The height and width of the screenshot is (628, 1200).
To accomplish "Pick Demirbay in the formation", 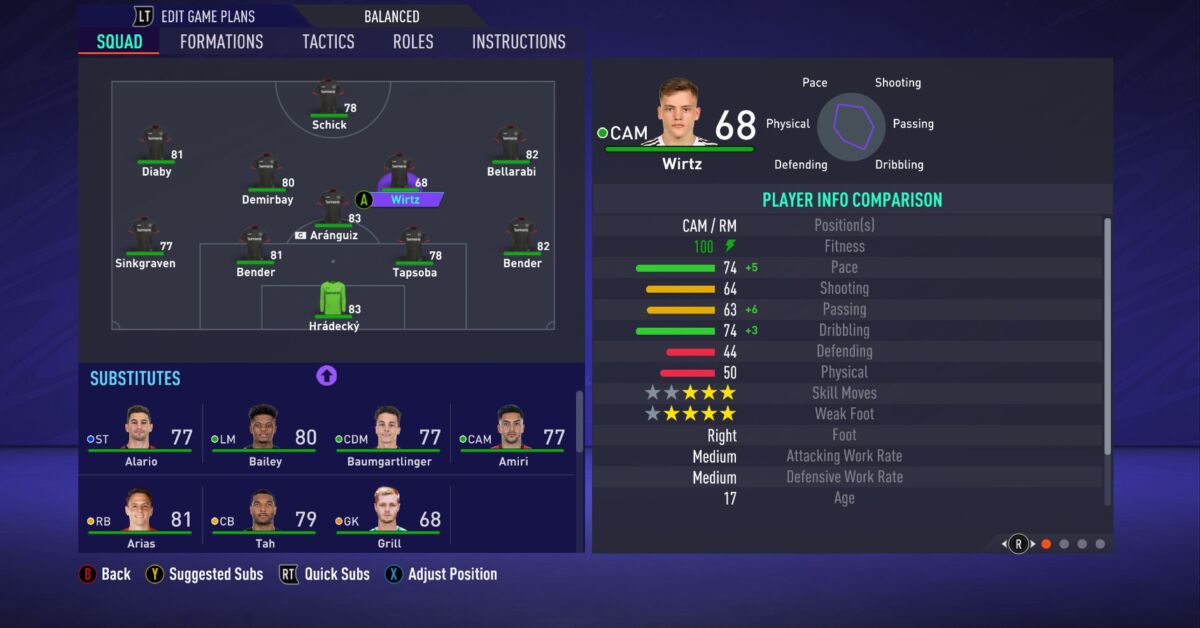I will [266, 175].
